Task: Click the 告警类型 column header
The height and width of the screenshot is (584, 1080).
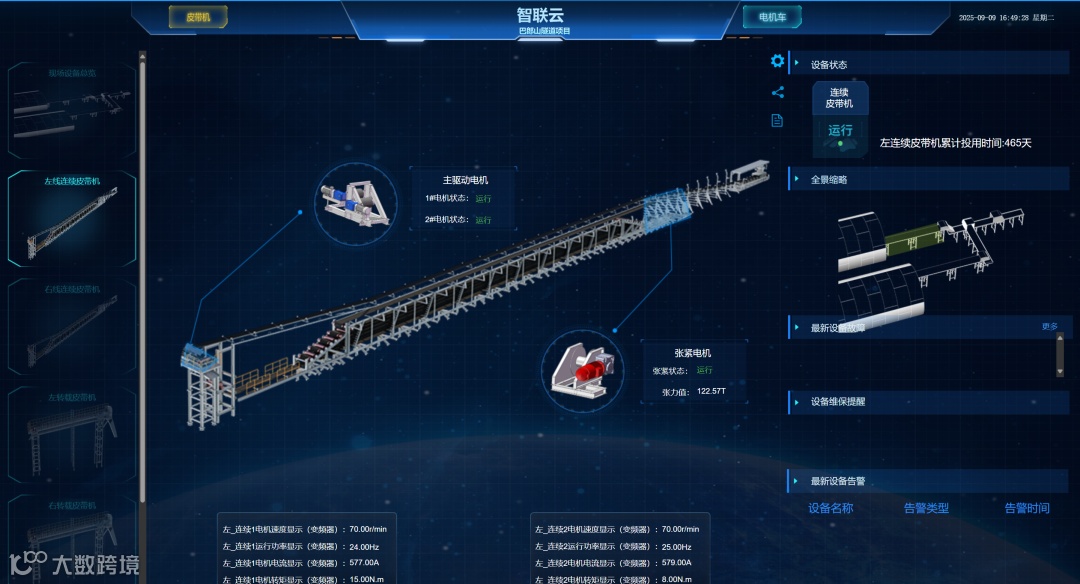Action: pos(929,508)
